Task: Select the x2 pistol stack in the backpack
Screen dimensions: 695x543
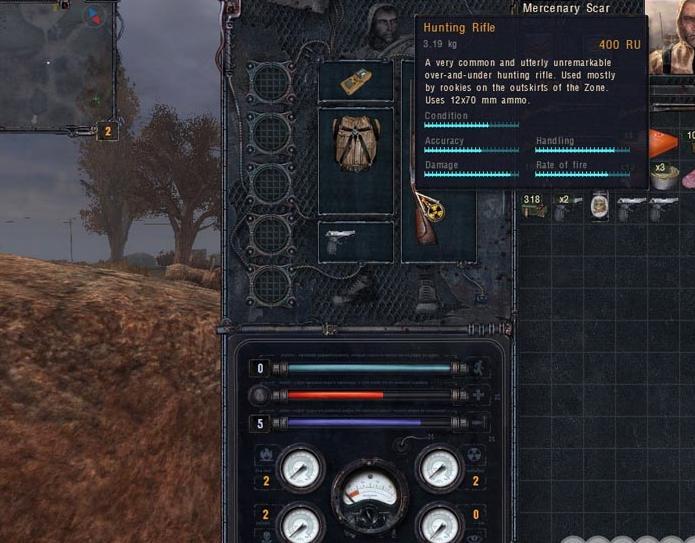Action: click(567, 207)
